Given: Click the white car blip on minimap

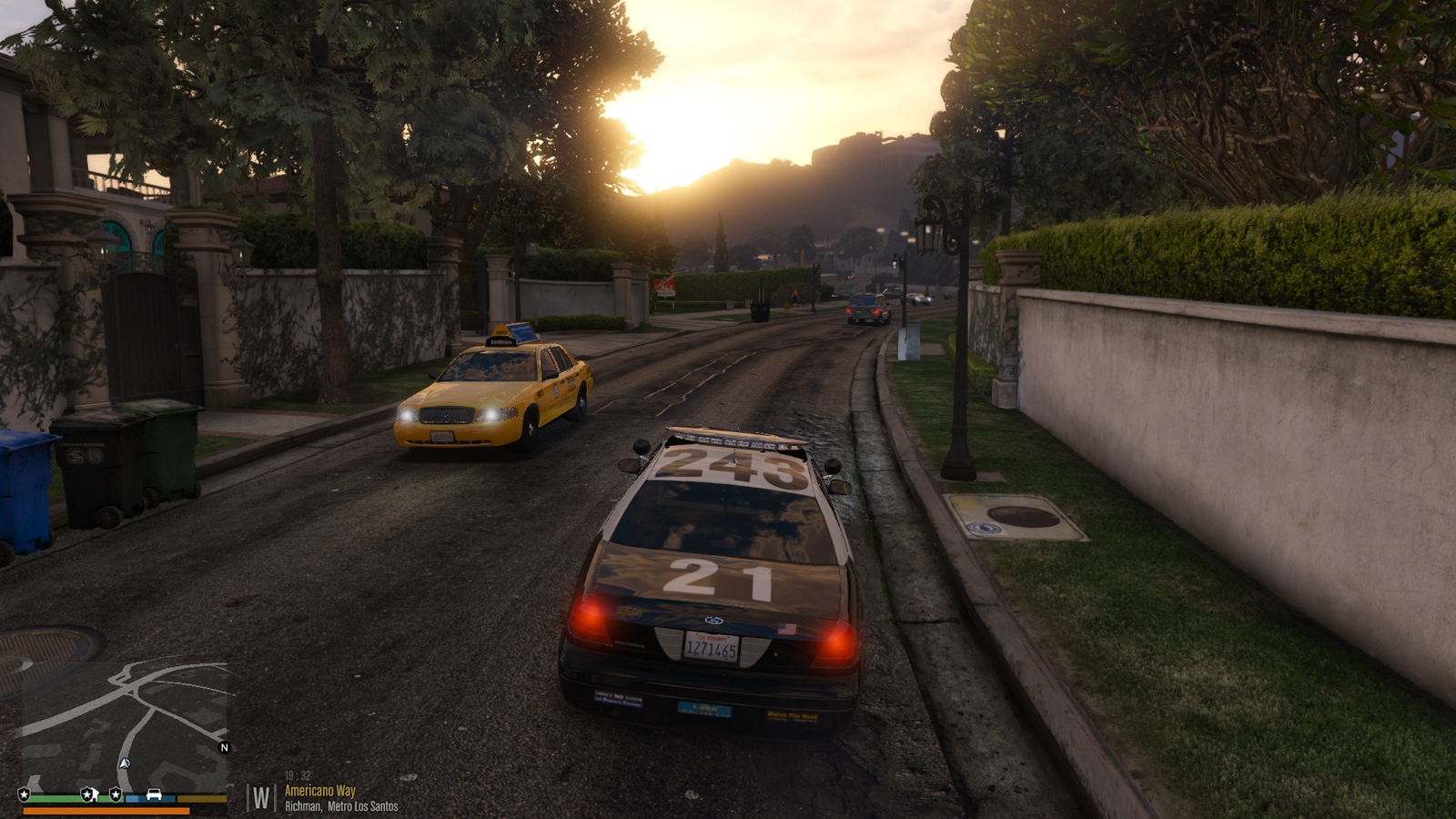Looking at the screenshot, I should [154, 794].
